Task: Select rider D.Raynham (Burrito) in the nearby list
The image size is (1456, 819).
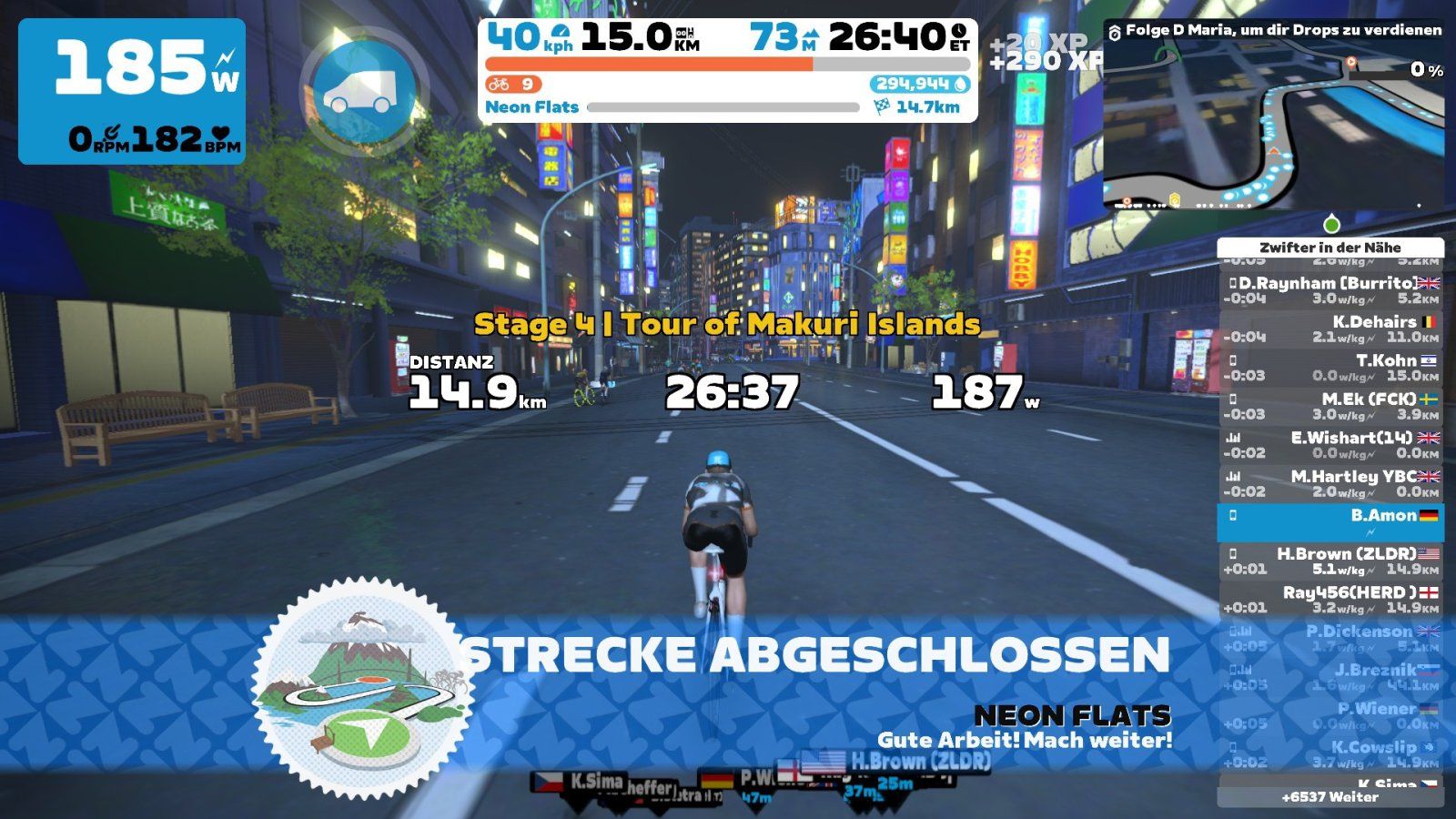Action: click(1330, 290)
